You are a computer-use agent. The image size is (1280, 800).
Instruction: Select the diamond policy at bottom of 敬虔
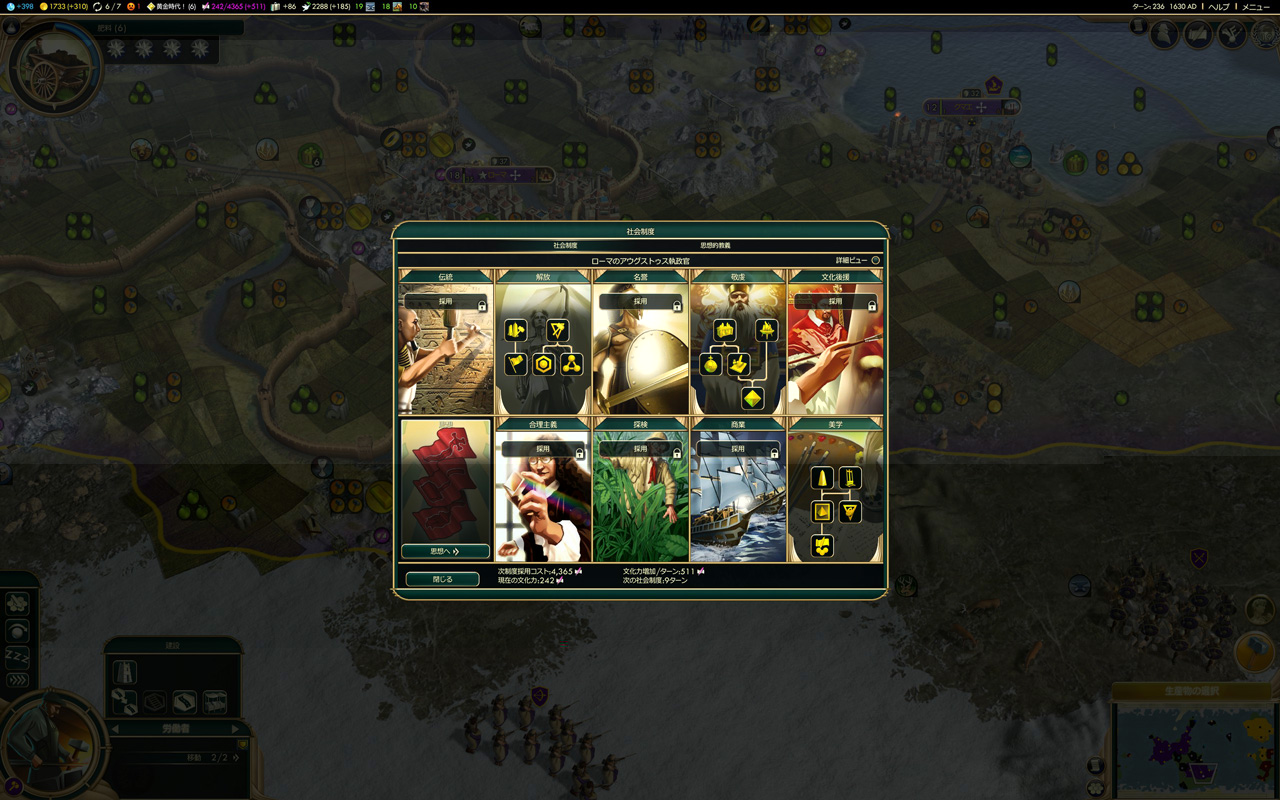point(752,398)
